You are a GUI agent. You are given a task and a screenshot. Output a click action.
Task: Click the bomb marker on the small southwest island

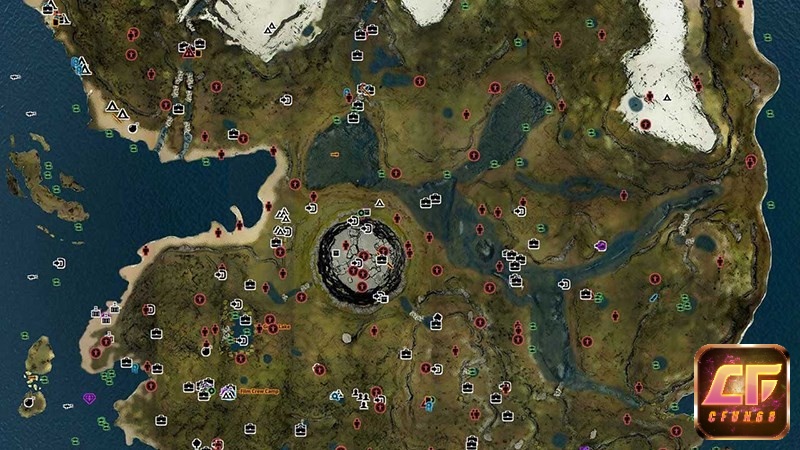click(x=30, y=402)
